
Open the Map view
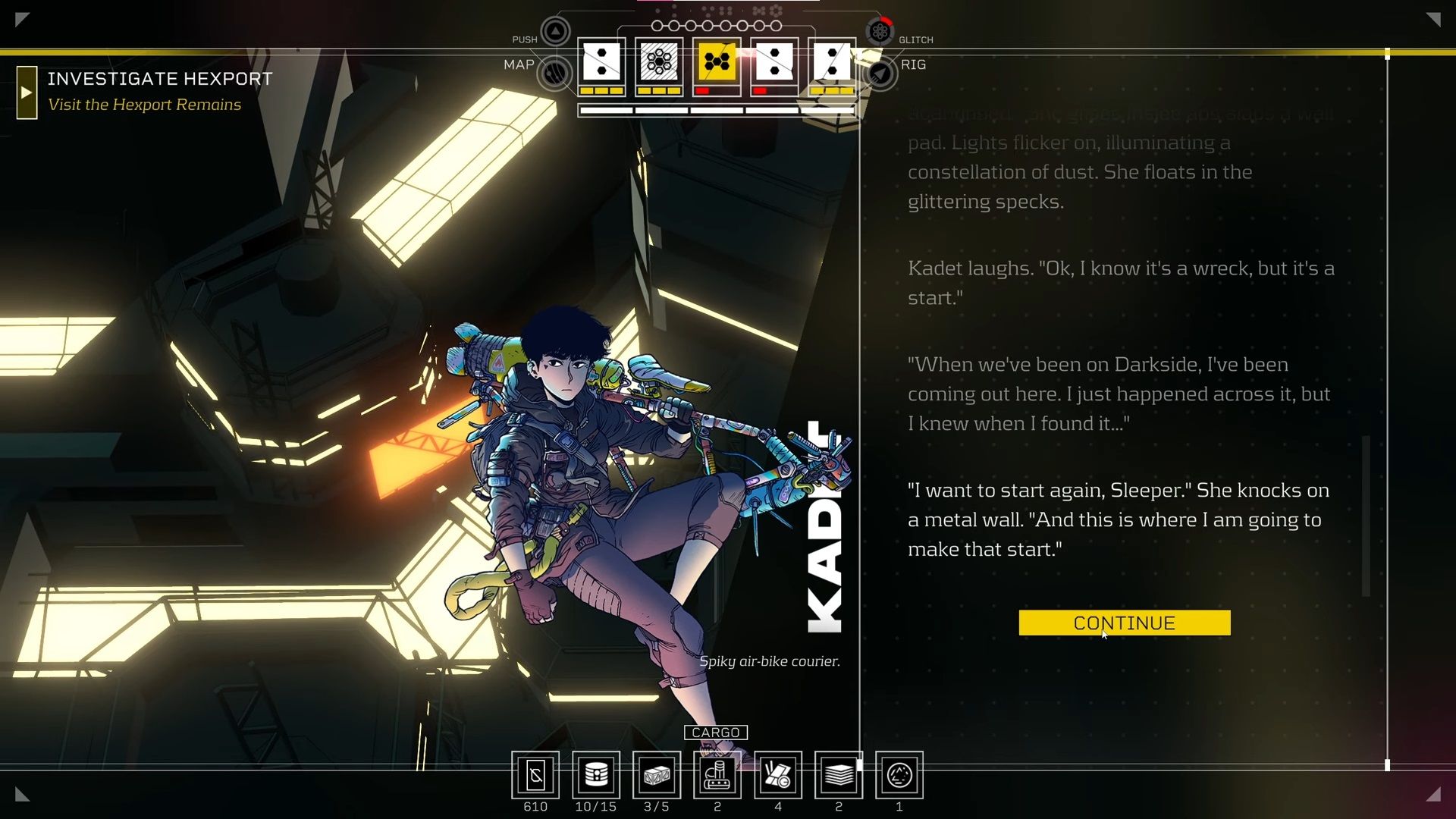tap(555, 74)
